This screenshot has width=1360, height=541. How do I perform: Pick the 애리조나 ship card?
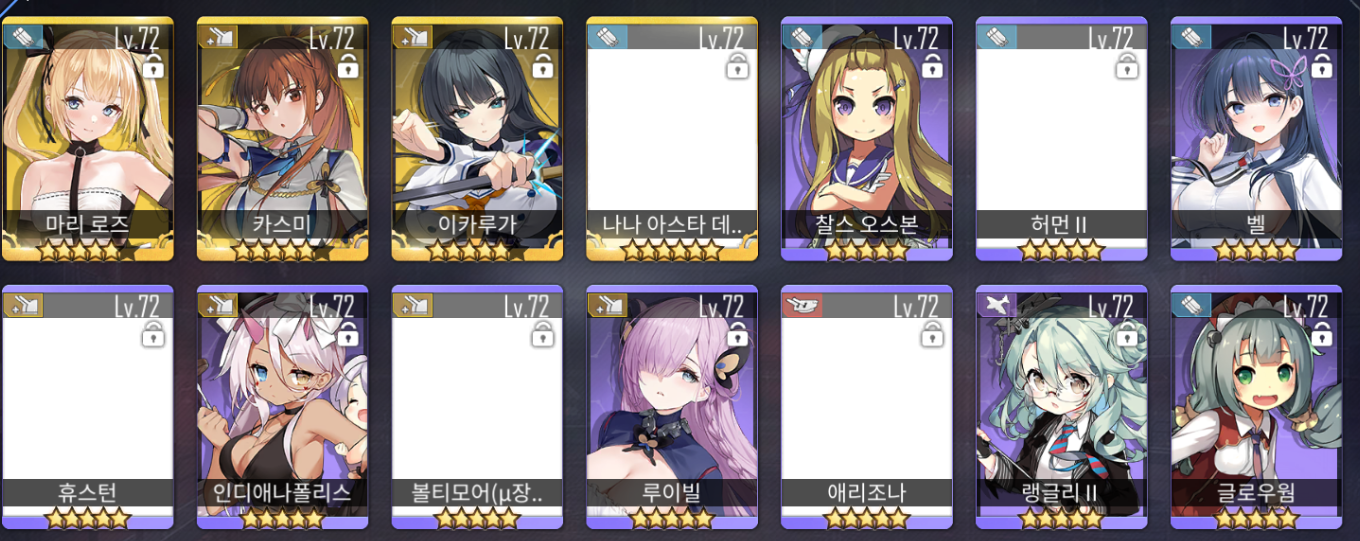tap(866, 407)
